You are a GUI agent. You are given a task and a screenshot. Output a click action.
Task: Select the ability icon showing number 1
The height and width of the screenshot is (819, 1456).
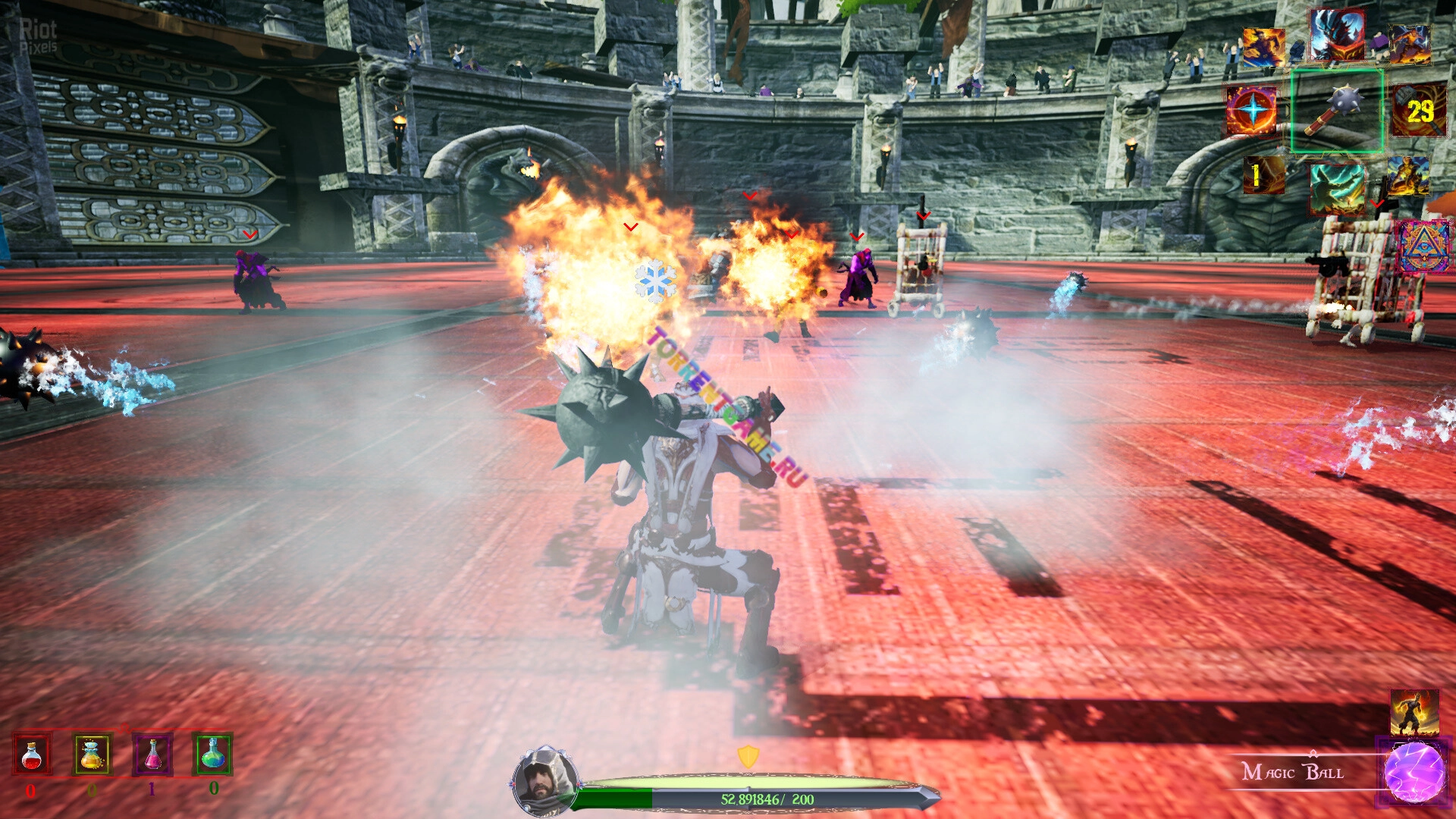pos(1263,176)
